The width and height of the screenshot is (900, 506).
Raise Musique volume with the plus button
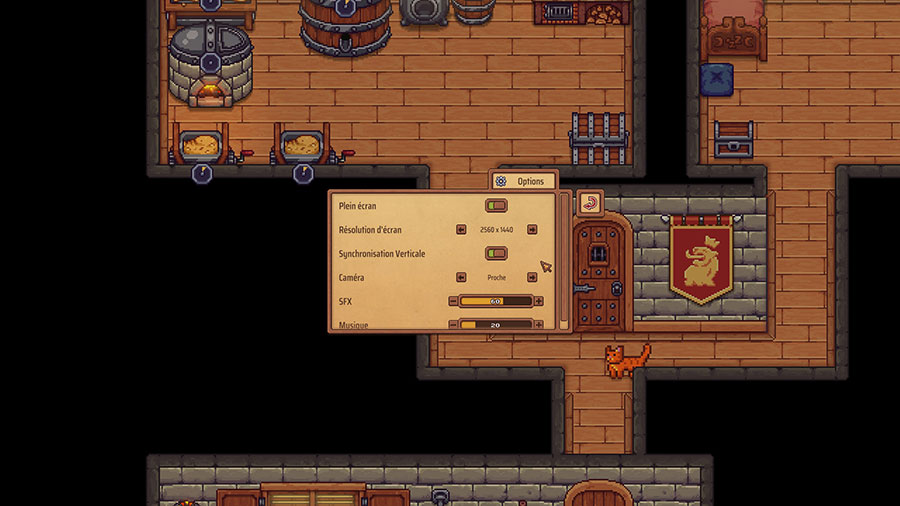[x=539, y=324]
